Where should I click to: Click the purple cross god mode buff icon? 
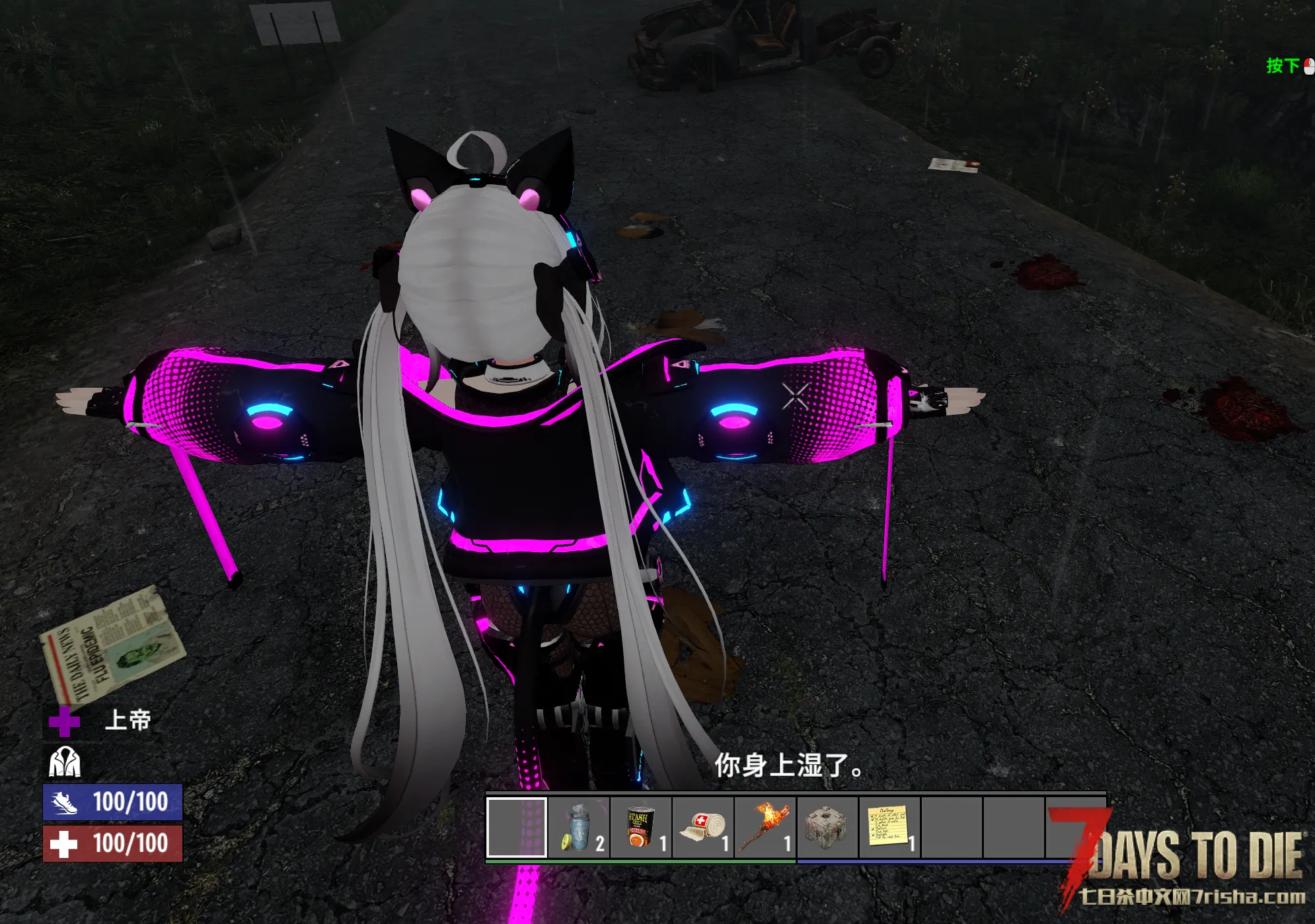click(64, 721)
